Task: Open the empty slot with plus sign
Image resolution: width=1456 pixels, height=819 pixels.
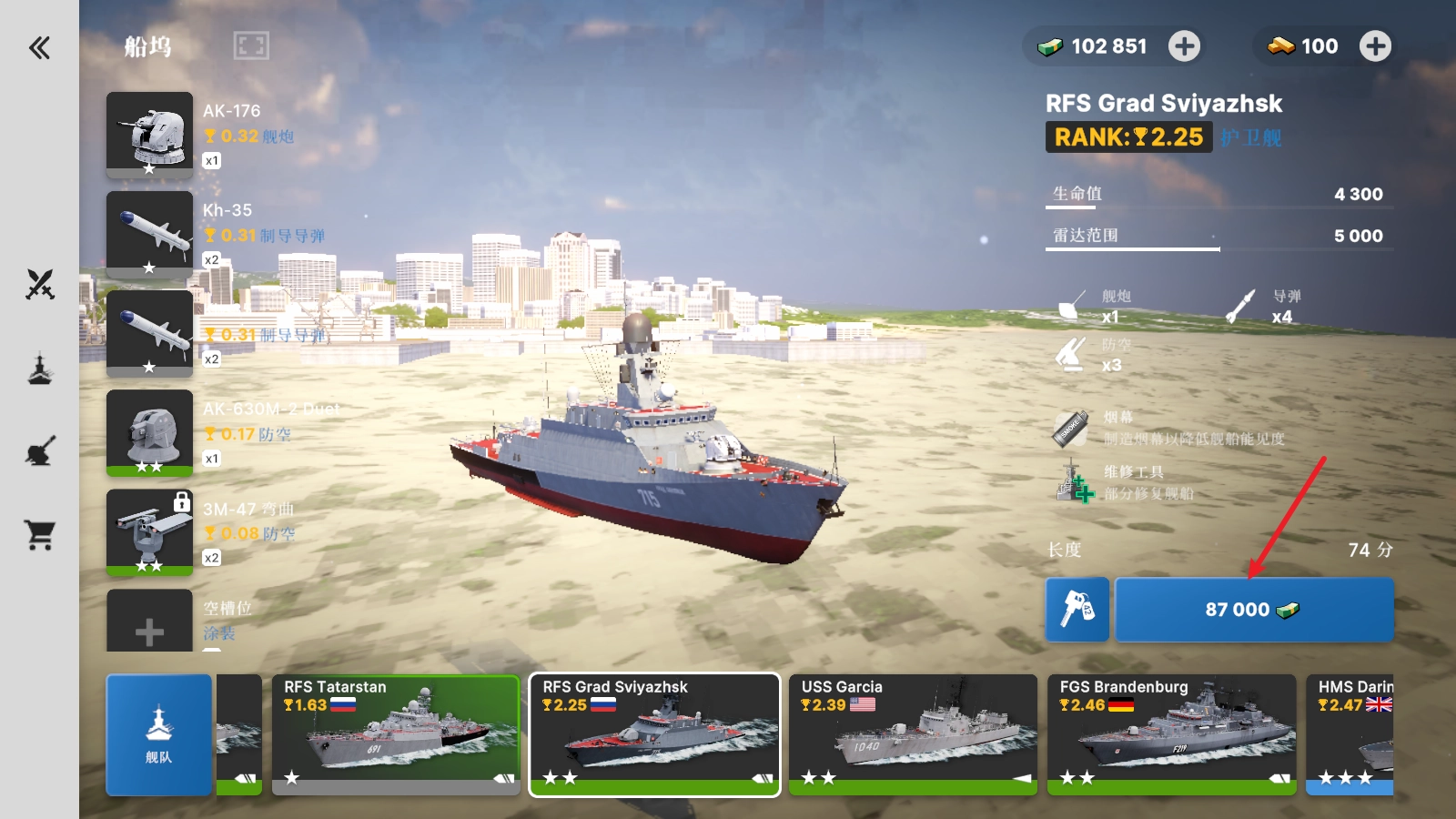Action: [150, 624]
